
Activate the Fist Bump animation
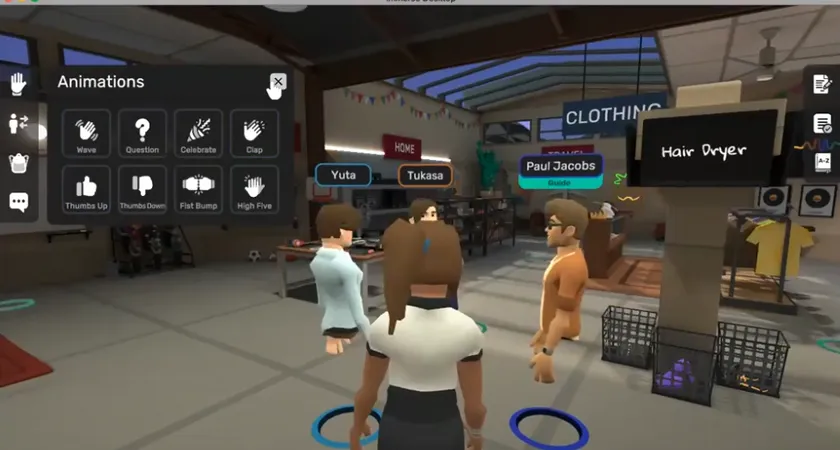pyautogui.click(x=198, y=189)
